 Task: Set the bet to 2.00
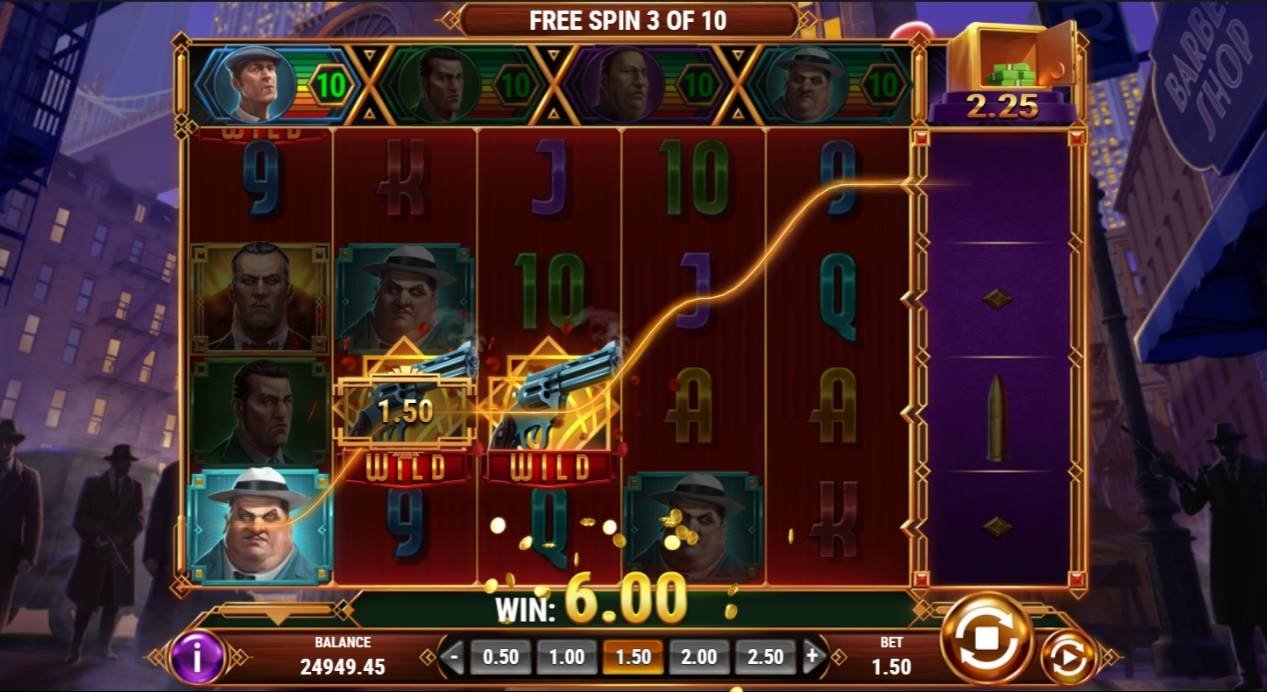698,657
